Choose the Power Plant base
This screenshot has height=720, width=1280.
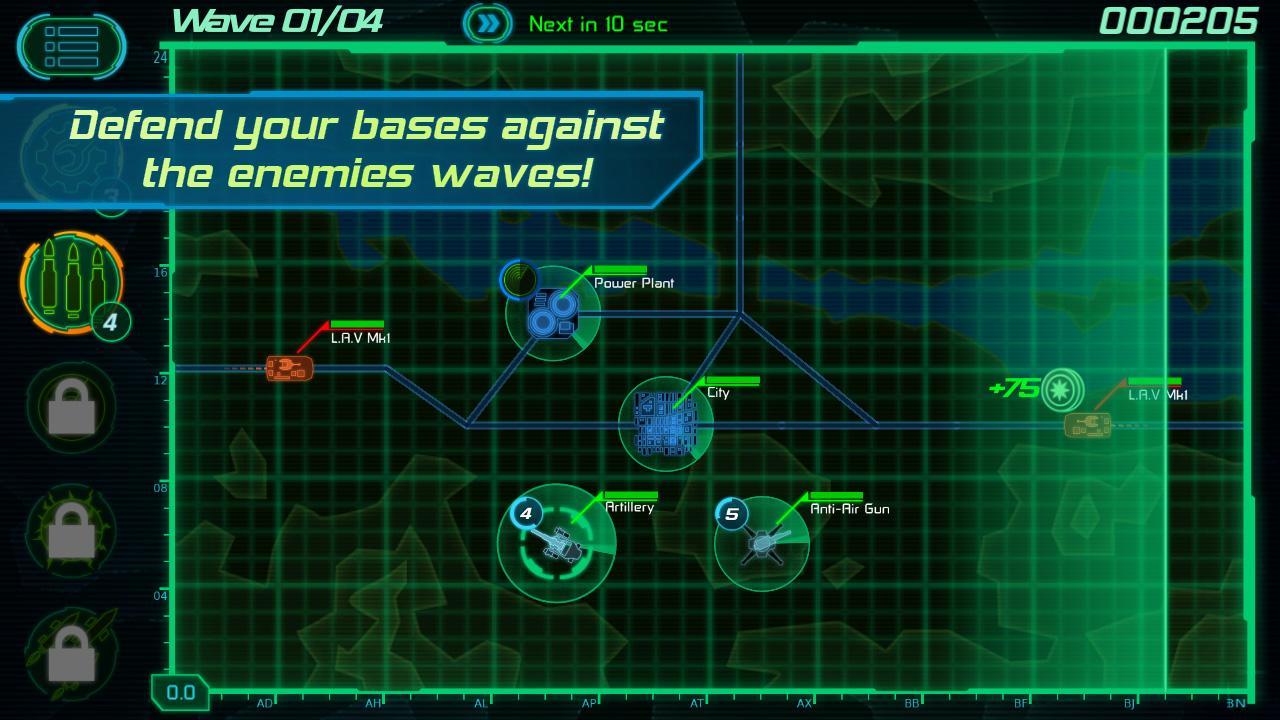click(552, 313)
